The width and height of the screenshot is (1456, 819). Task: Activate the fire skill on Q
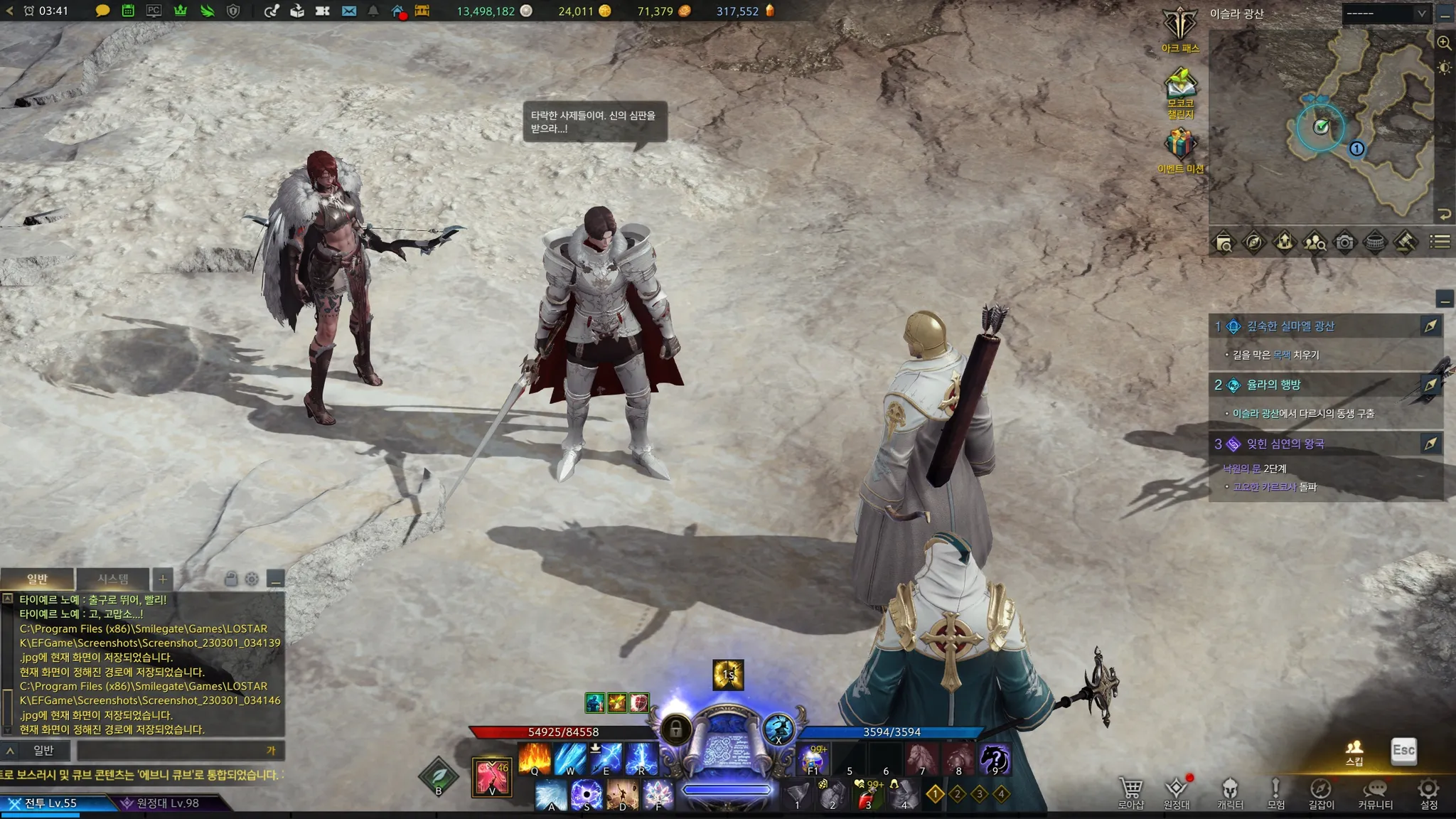(535, 759)
